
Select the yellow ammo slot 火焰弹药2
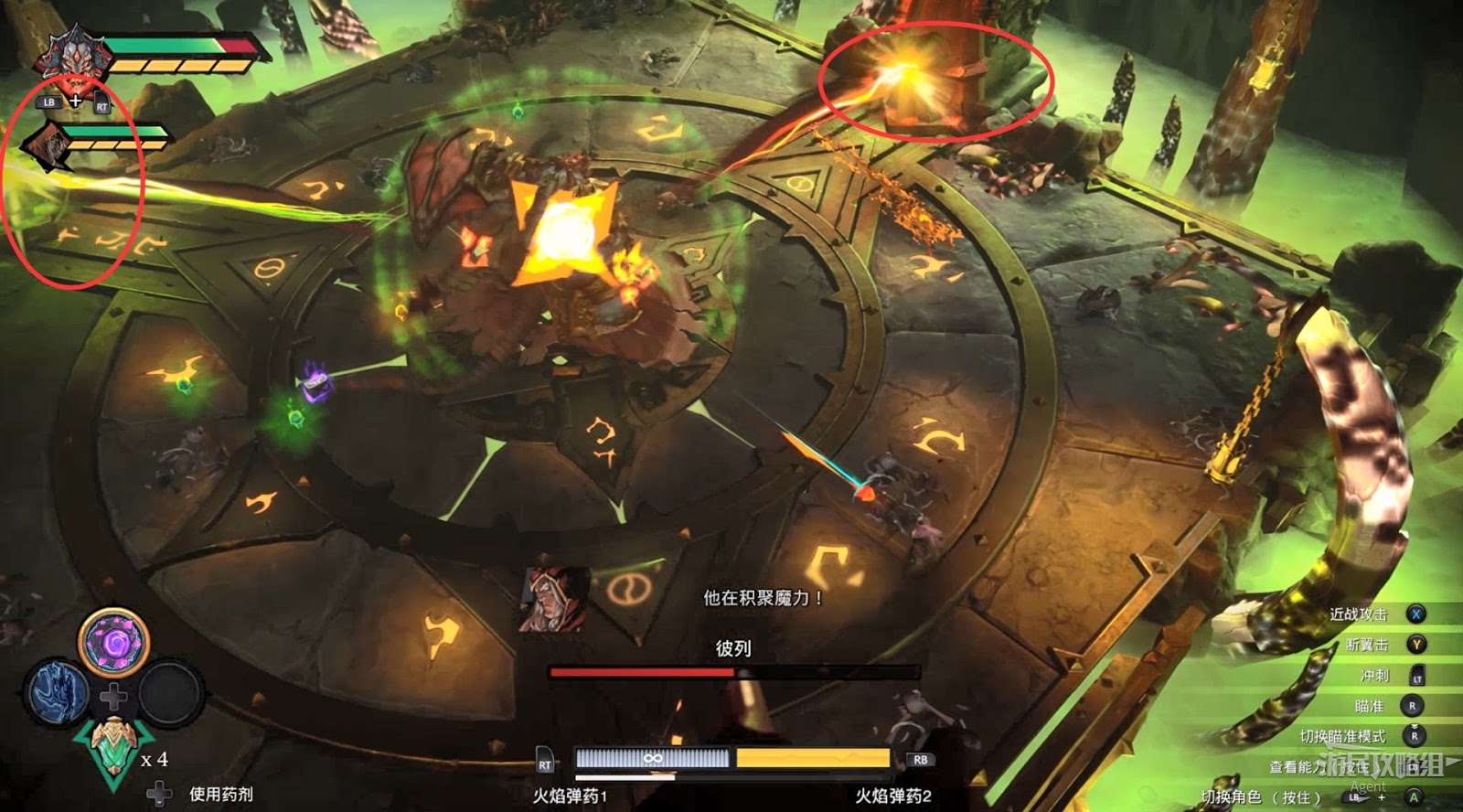(x=813, y=759)
